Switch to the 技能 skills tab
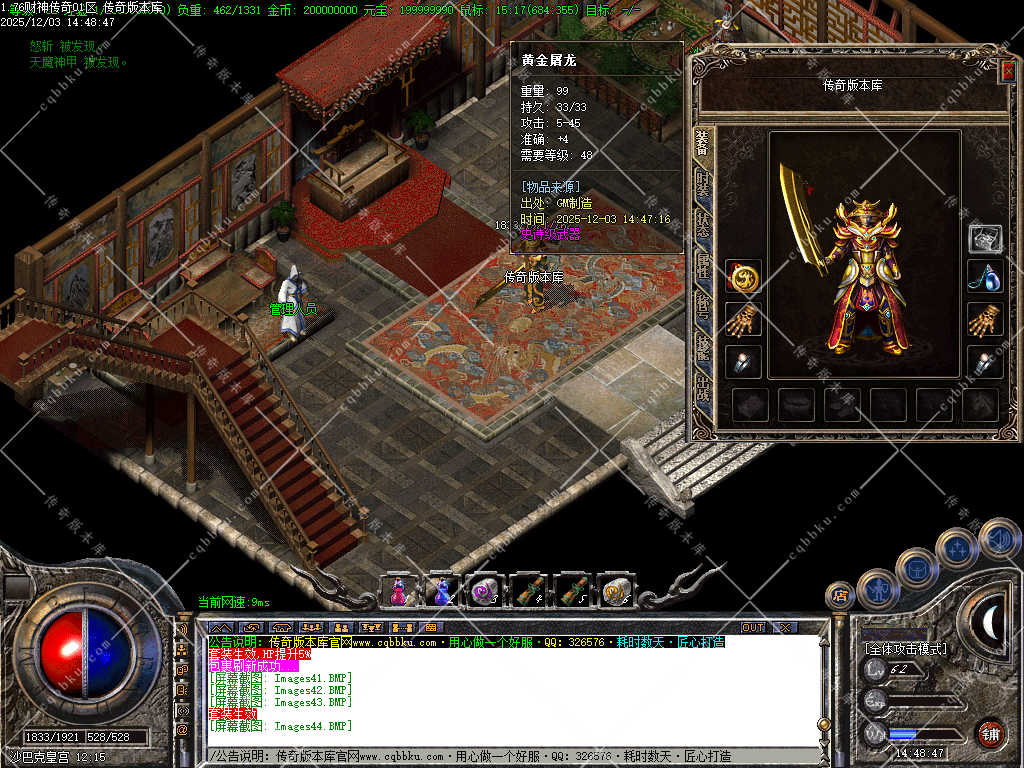The image size is (1024, 768). tap(702, 340)
